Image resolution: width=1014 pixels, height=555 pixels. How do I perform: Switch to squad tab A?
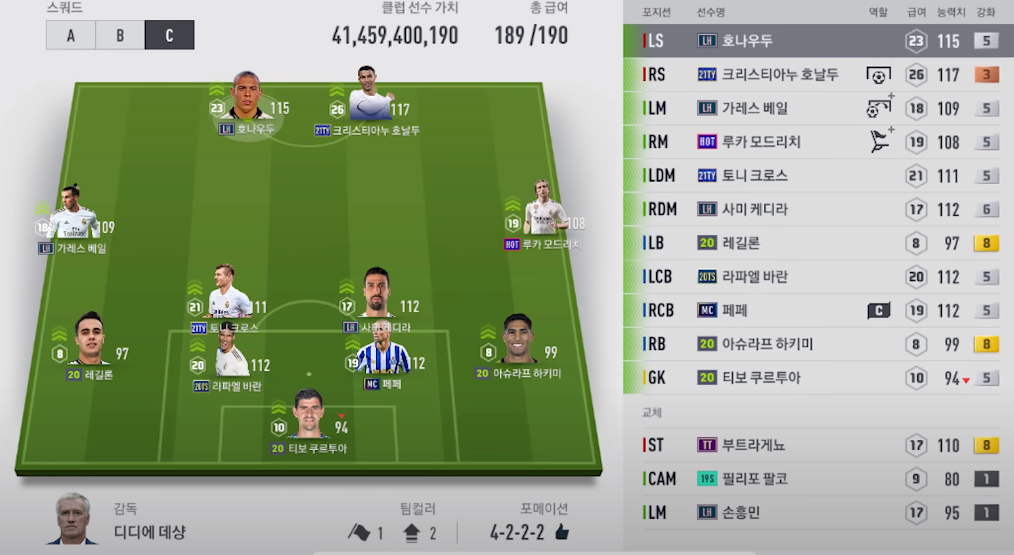tap(71, 35)
